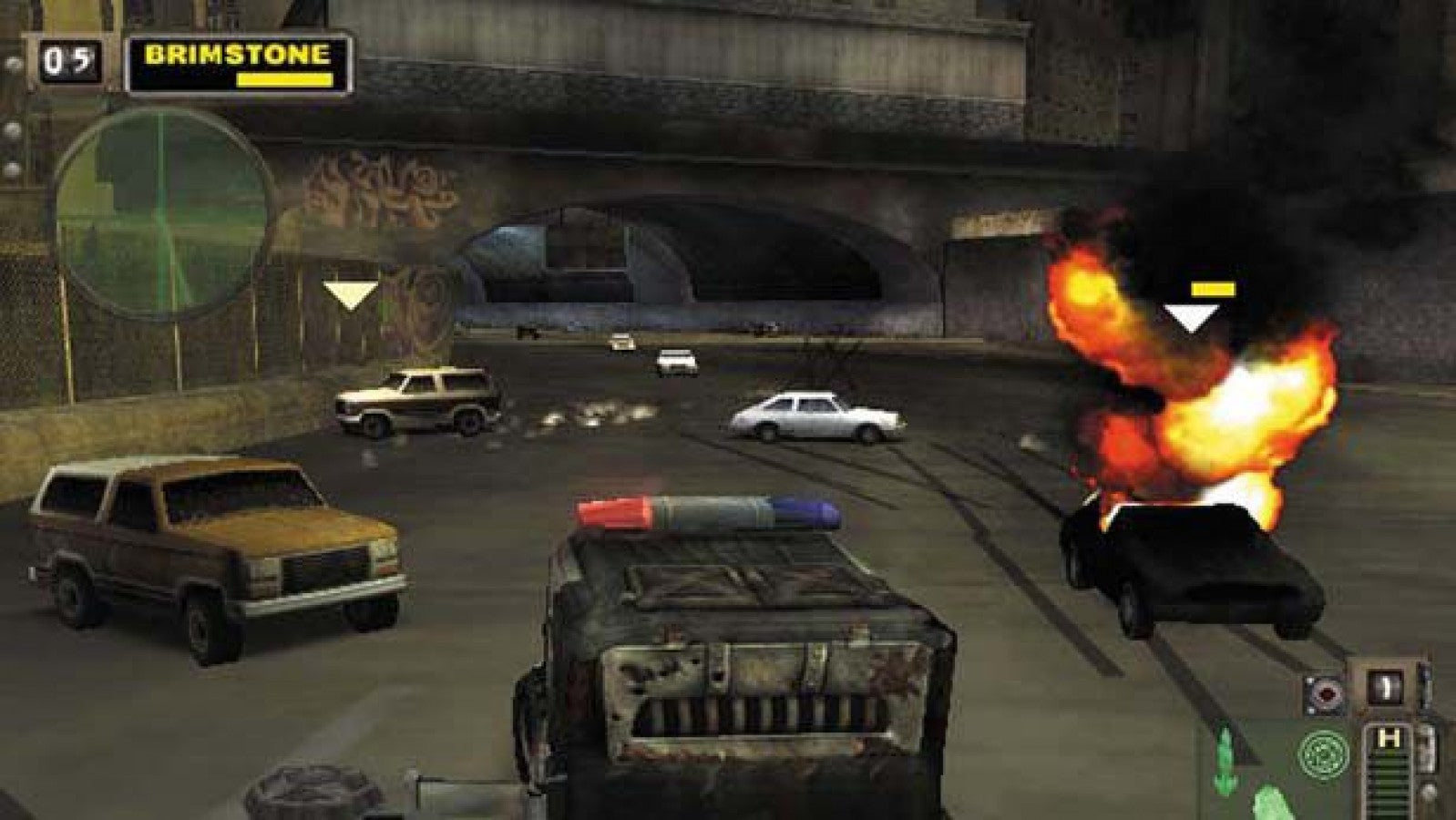The width and height of the screenshot is (1456, 820).
Task: Toggle the white enemy marker near the explosion
Action: (1189, 319)
